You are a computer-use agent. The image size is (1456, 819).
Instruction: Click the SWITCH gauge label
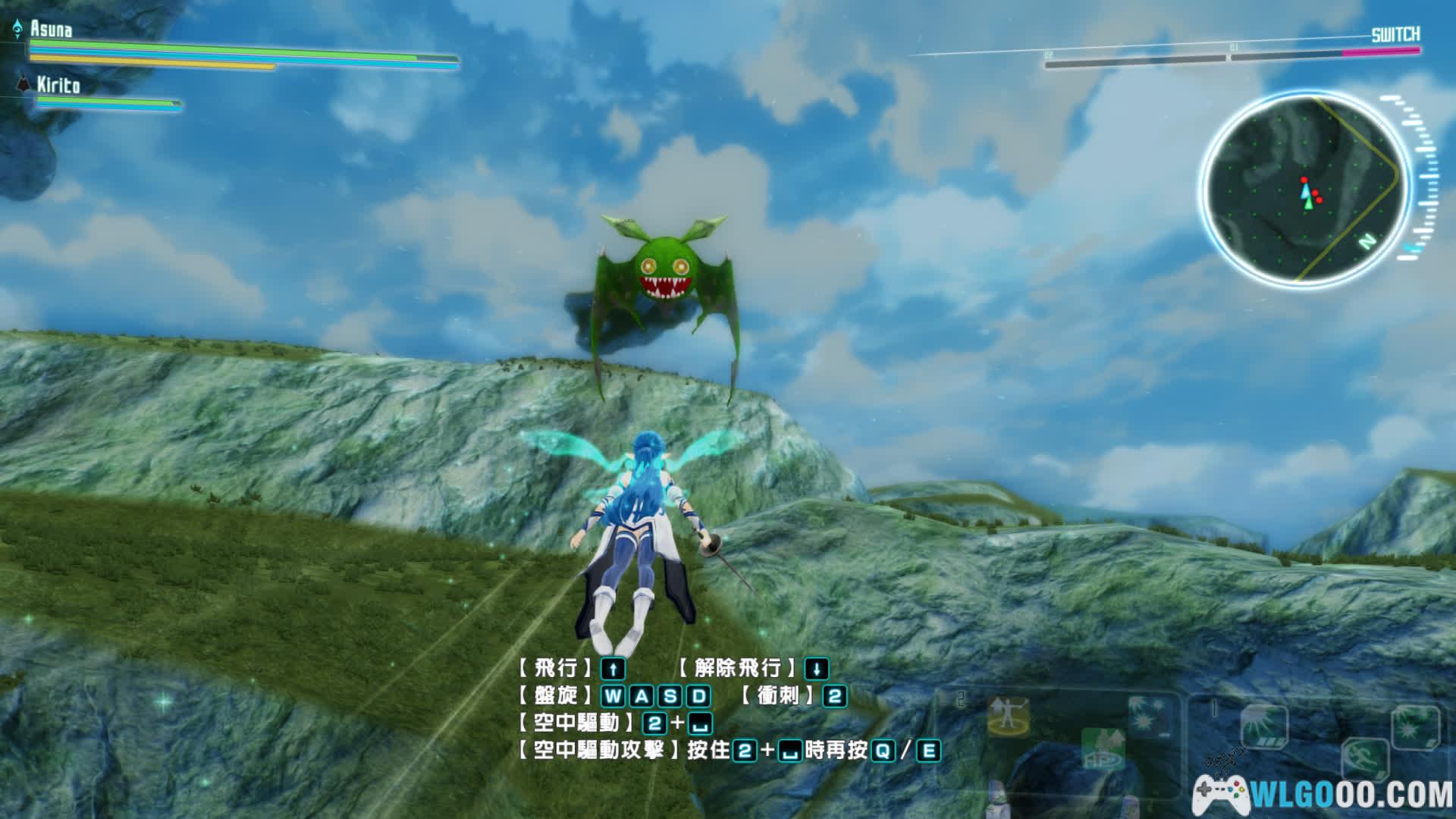pos(1395,35)
